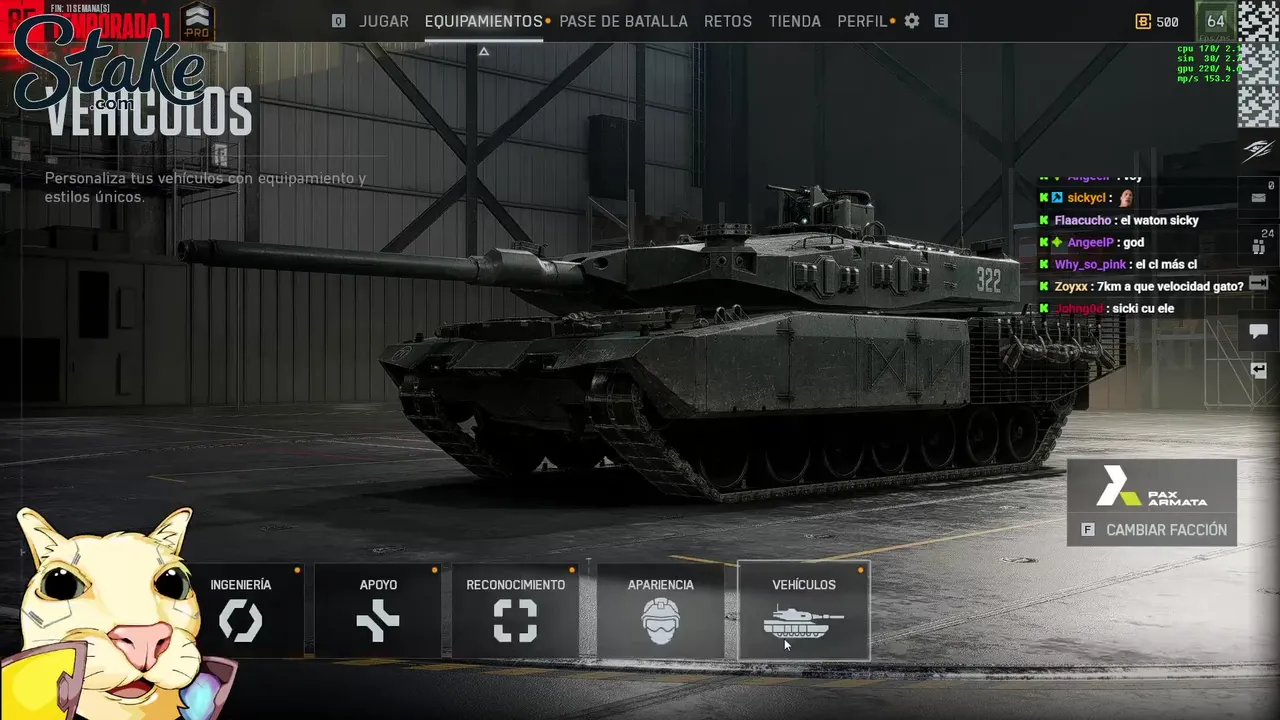This screenshot has height=720, width=1280.
Task: Go to the RETOS tab
Action: point(727,21)
